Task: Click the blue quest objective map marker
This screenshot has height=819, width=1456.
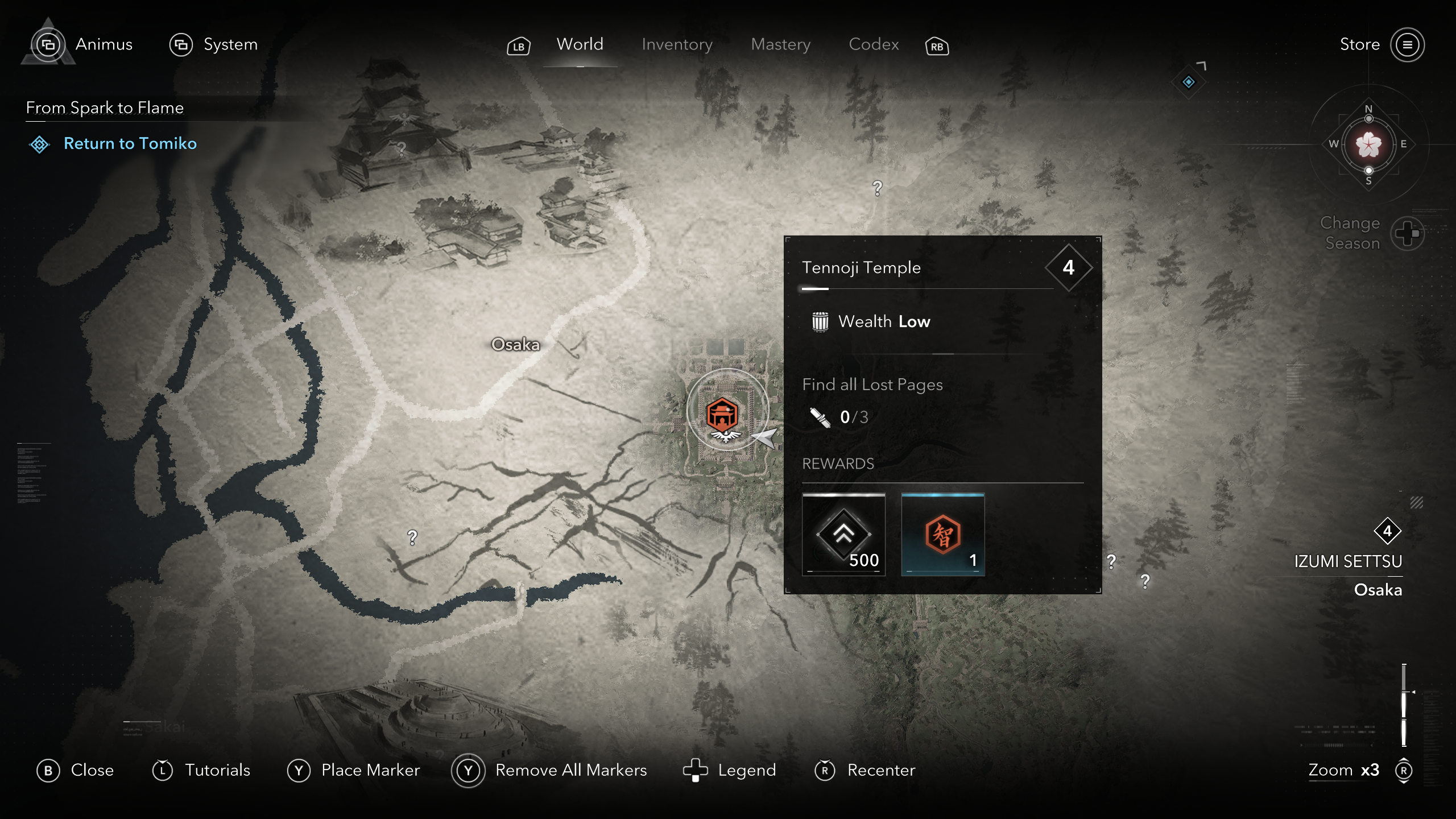Action: point(1188,82)
